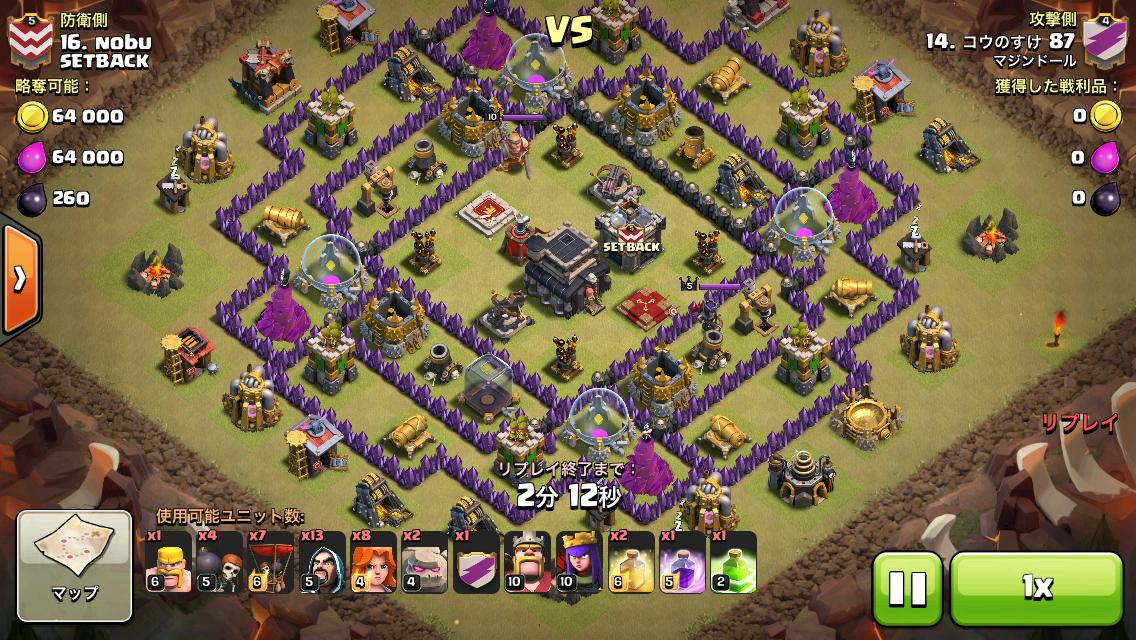Pick the Wizard troop slot
This screenshot has height=640, width=1136.
pos(322,561)
